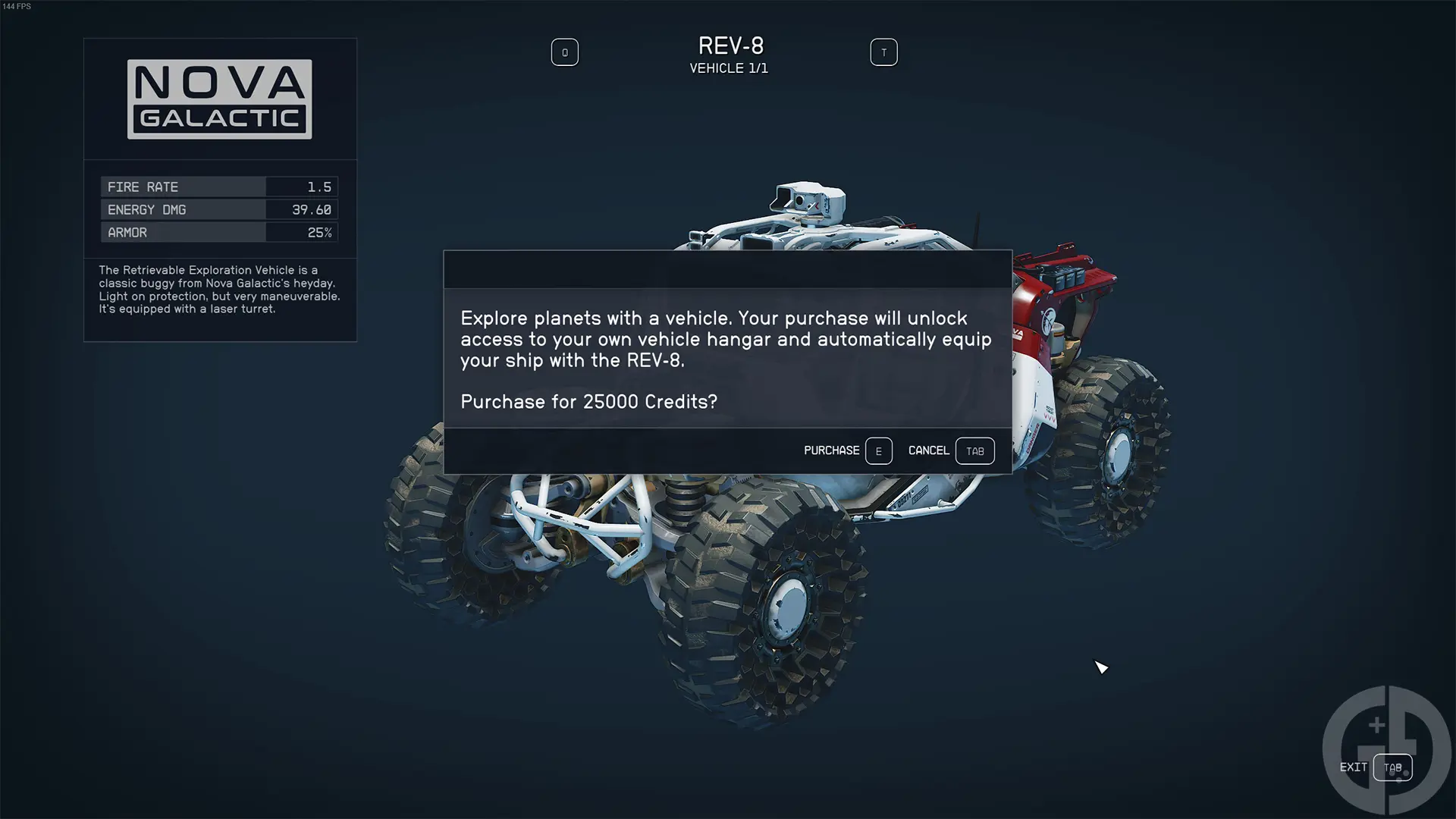Click the T key prompt next to REV-8
Screen dimensions: 1456x819
[x=884, y=52]
